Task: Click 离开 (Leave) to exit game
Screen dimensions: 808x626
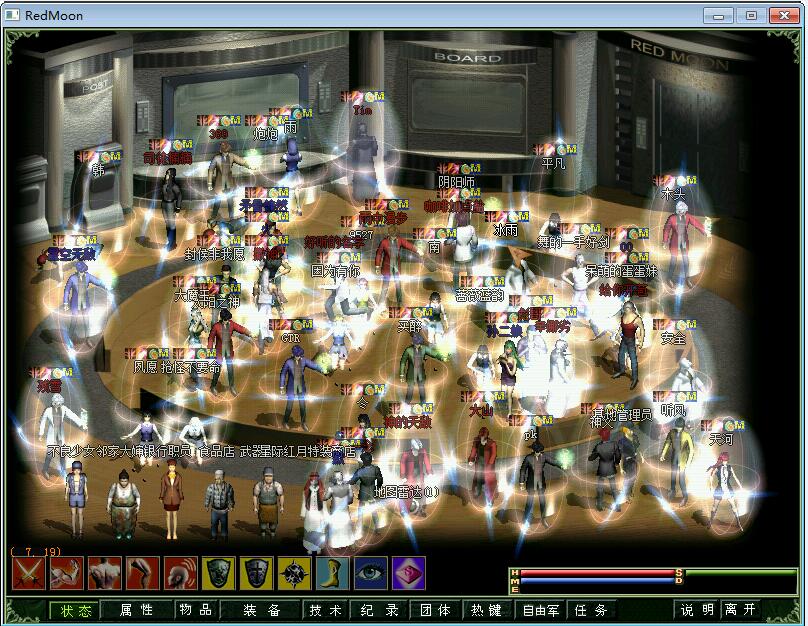Action: tap(742, 610)
